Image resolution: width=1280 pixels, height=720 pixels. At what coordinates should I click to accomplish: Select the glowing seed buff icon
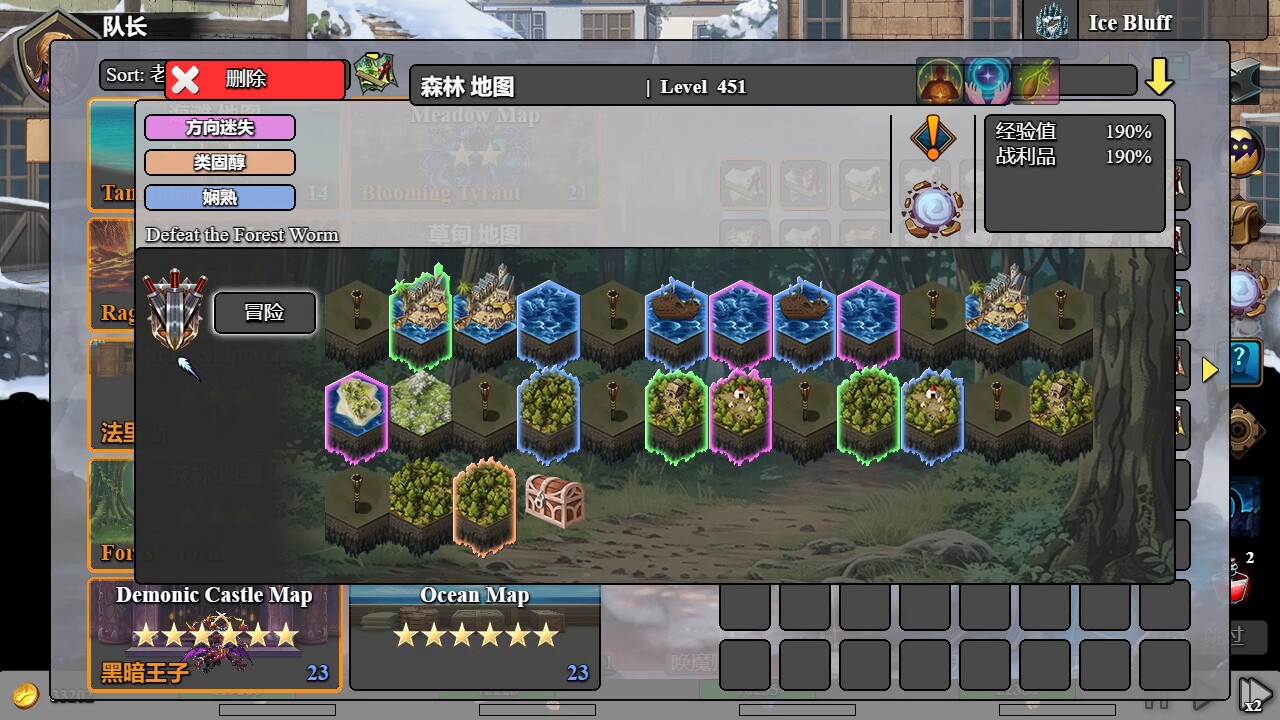[x=1035, y=80]
